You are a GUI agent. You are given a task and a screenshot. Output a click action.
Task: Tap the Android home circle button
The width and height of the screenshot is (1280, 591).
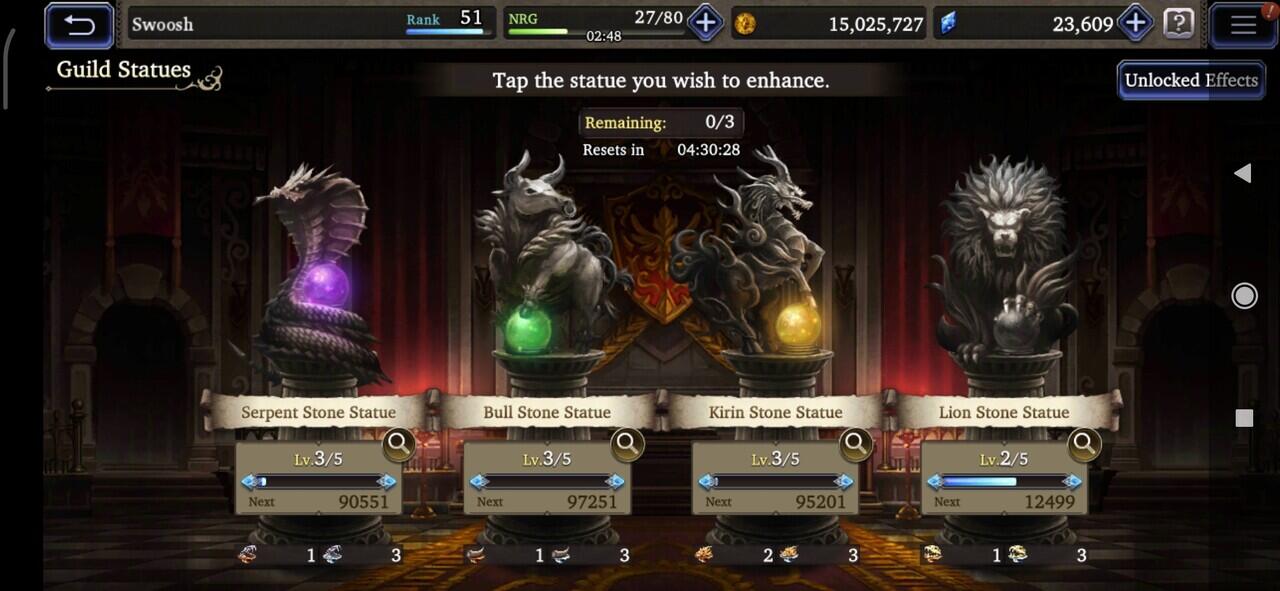(1244, 295)
